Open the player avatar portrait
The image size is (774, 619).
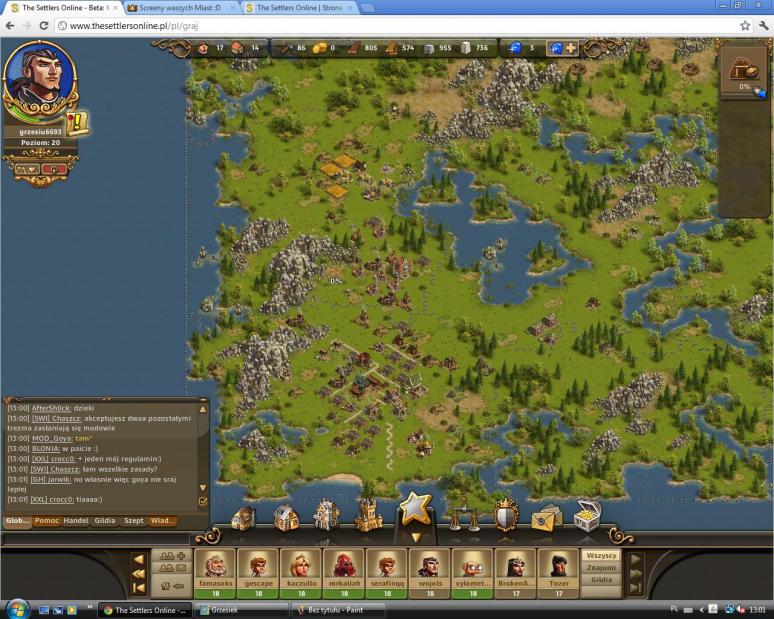click(x=40, y=78)
